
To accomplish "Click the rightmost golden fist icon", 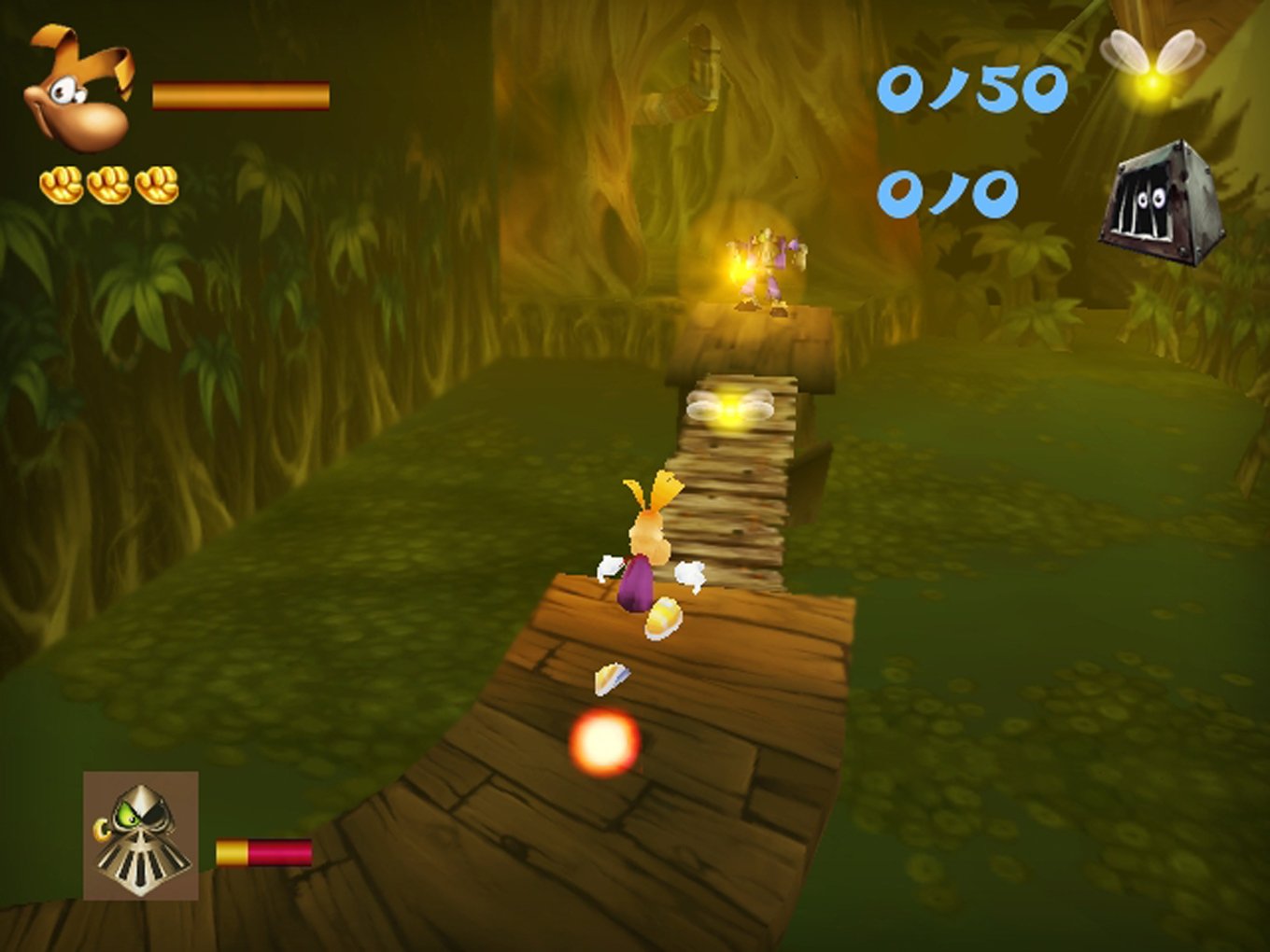I will [154, 187].
